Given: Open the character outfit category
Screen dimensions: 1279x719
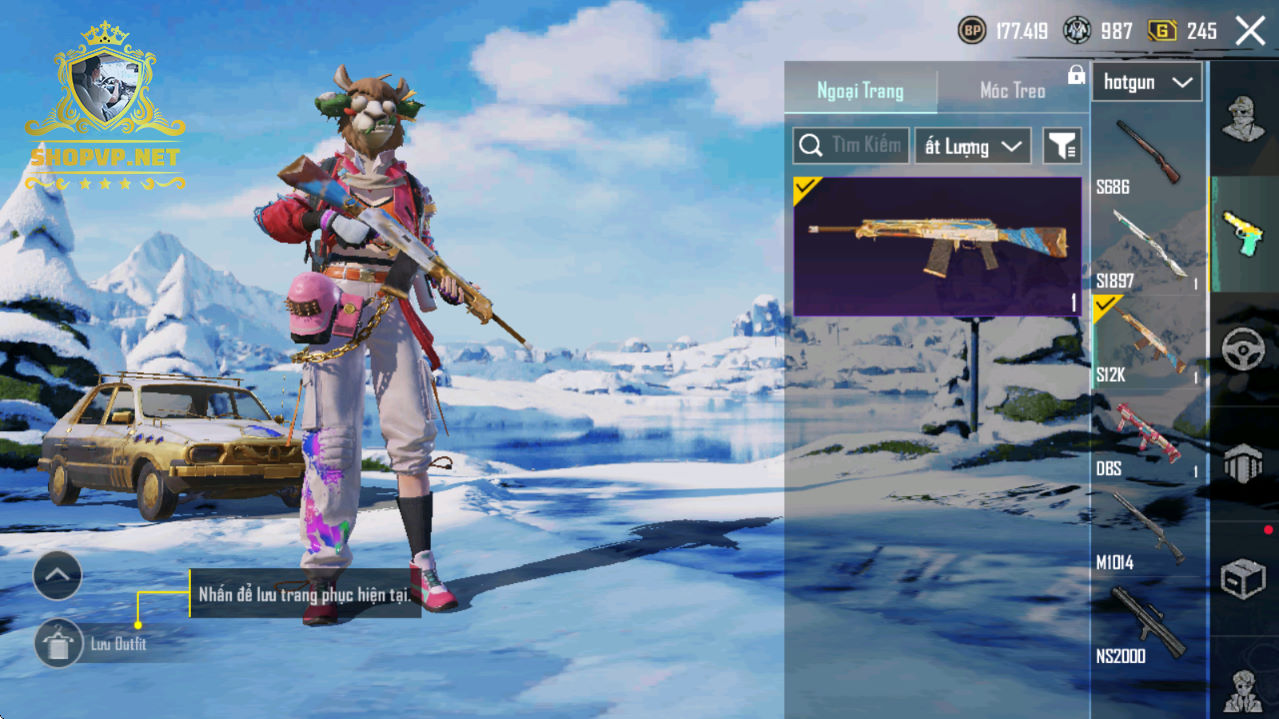Looking at the screenshot, I should pos(1243,118).
